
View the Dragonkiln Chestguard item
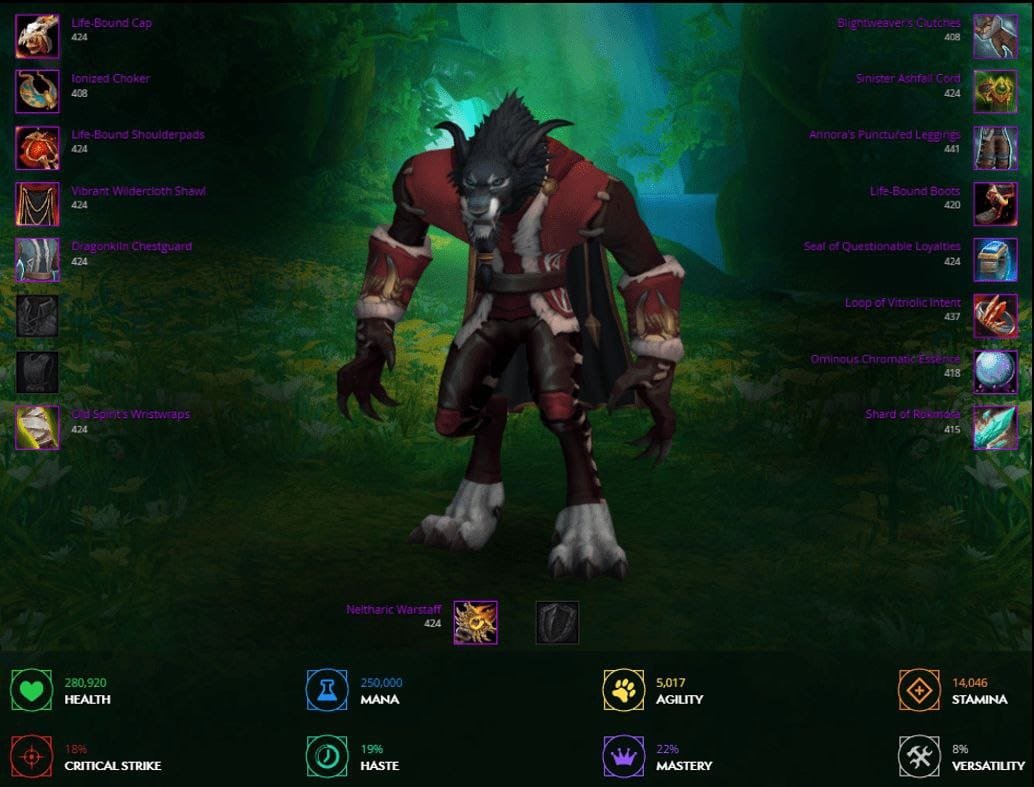[x=37, y=259]
